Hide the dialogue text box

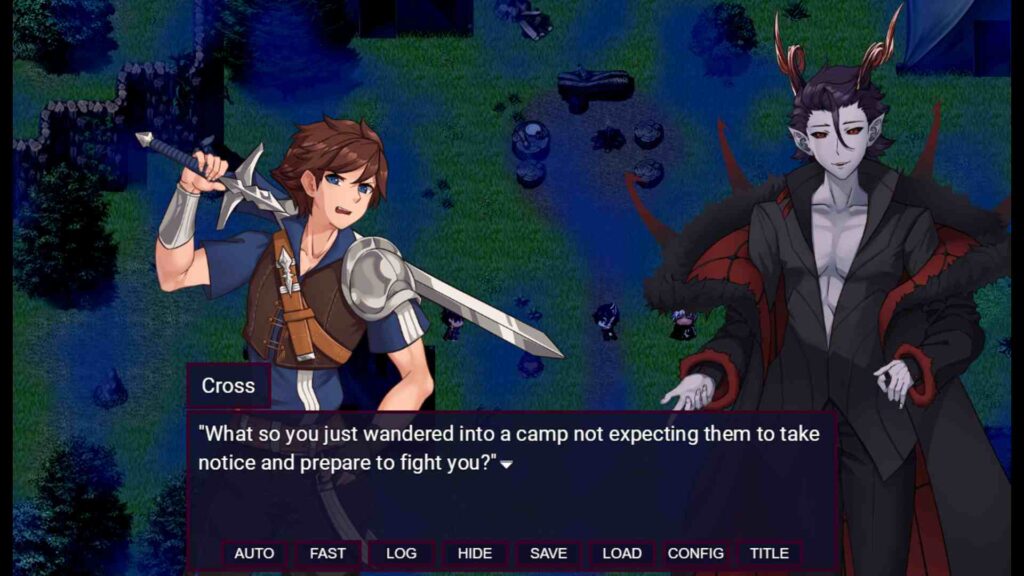pyautogui.click(x=474, y=553)
